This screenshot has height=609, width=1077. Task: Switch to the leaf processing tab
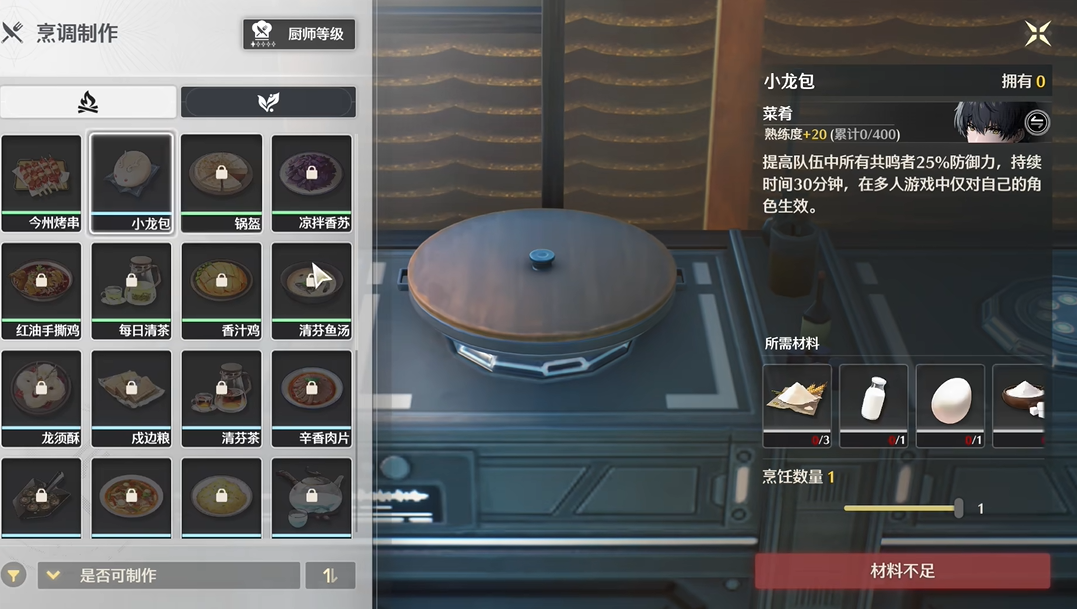(x=268, y=102)
